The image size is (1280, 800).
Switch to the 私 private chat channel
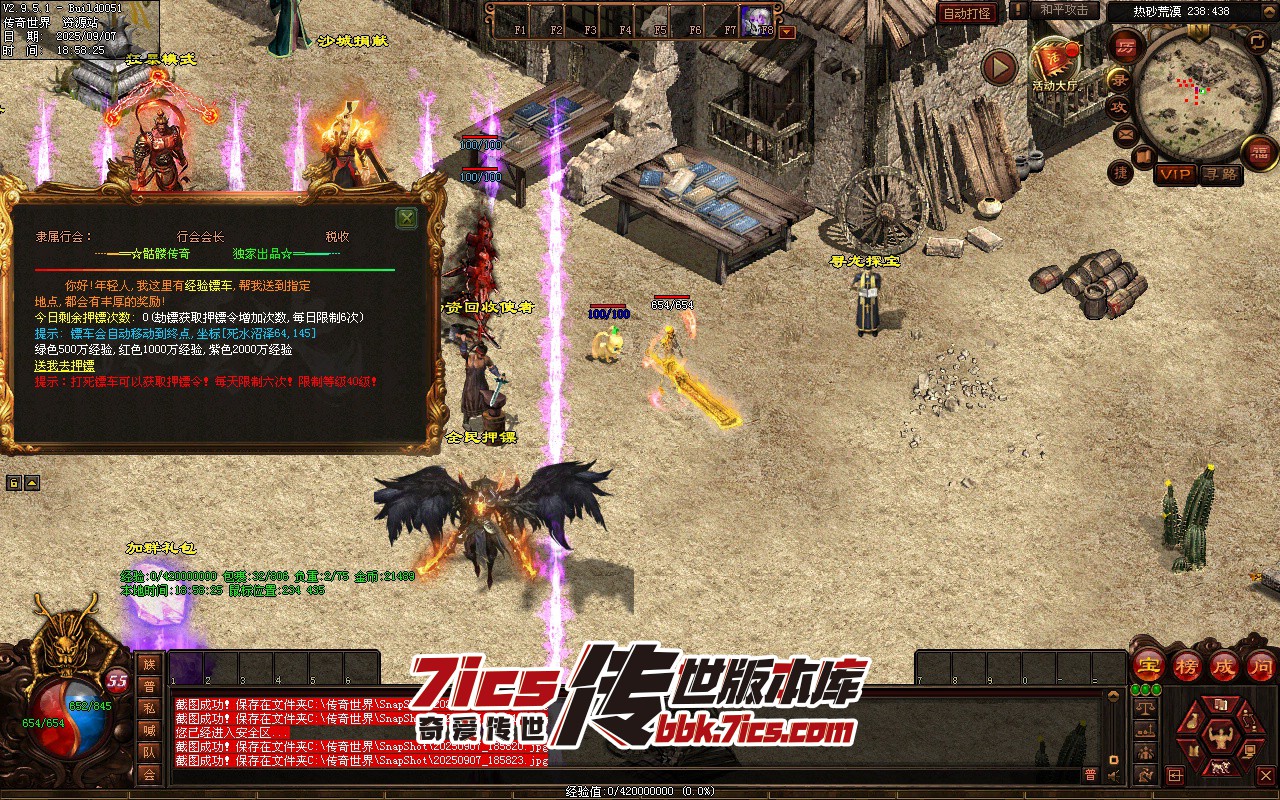pyautogui.click(x=149, y=708)
